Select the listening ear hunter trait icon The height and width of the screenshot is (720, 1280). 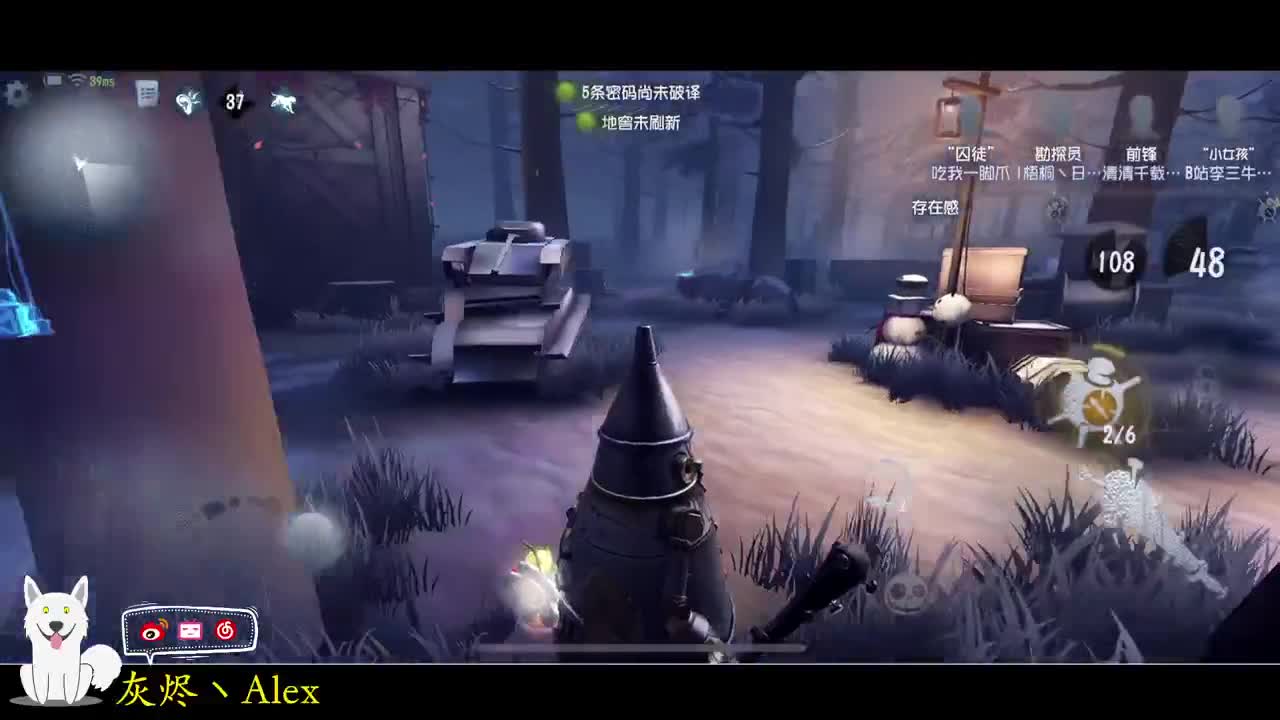point(188,98)
